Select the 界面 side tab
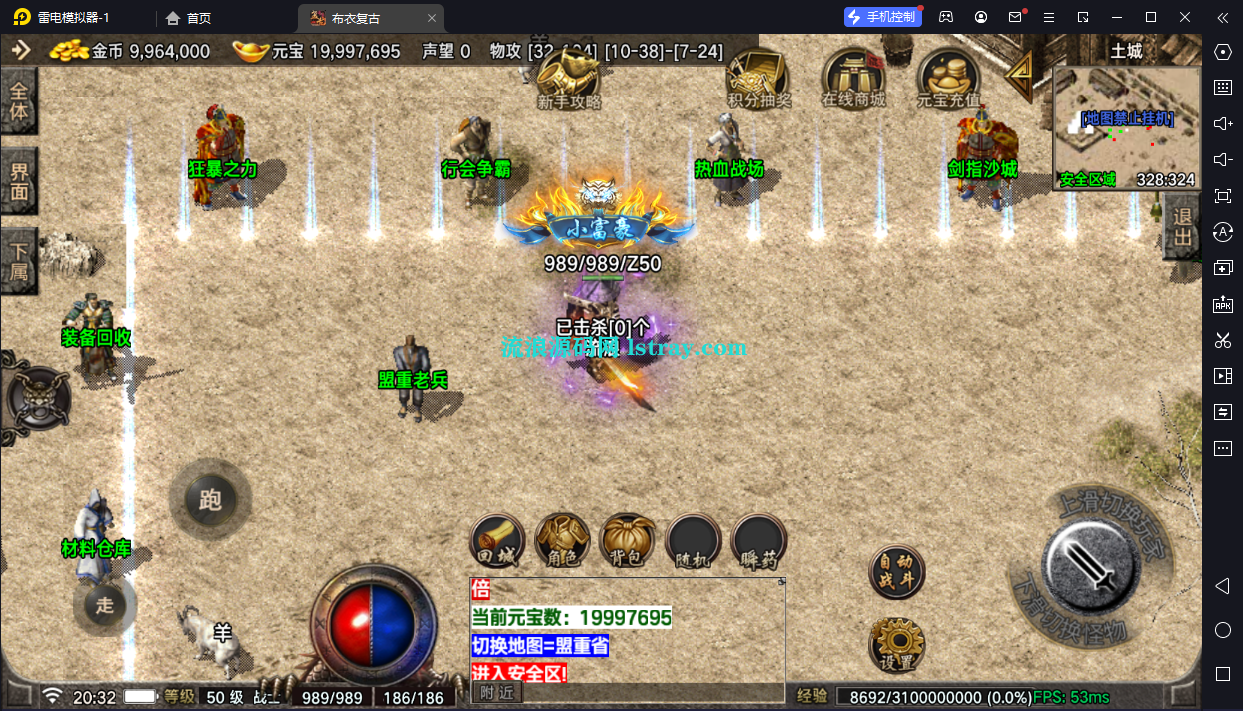1243x711 pixels. pos(19,180)
